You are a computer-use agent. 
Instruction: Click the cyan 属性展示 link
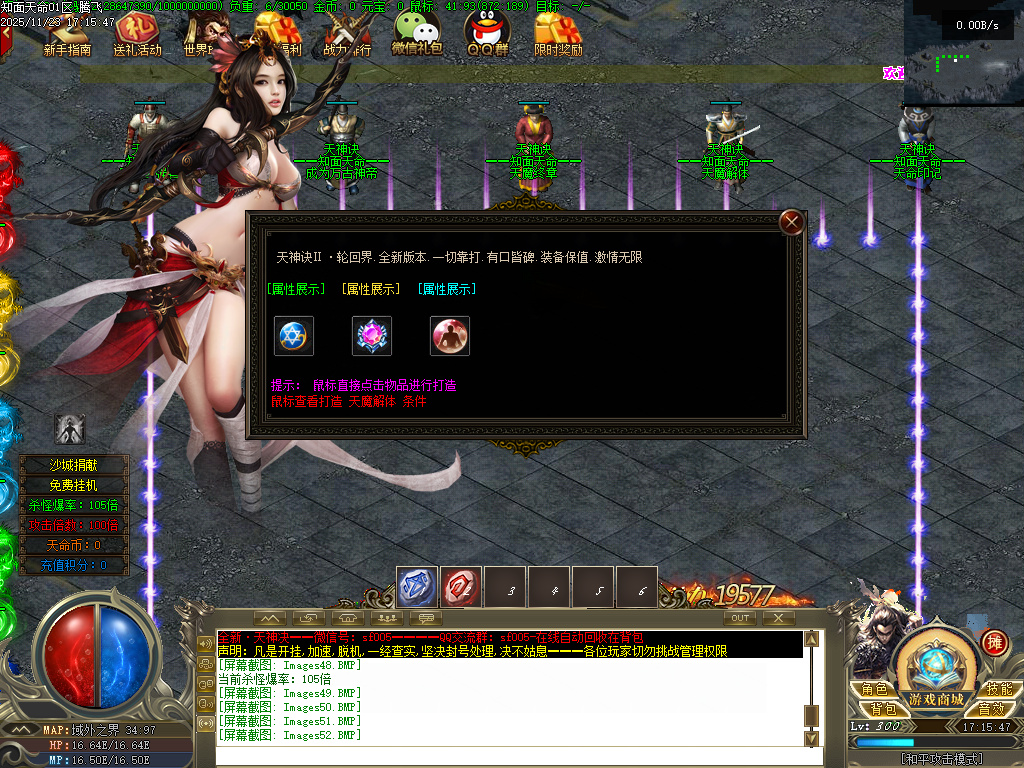447,289
